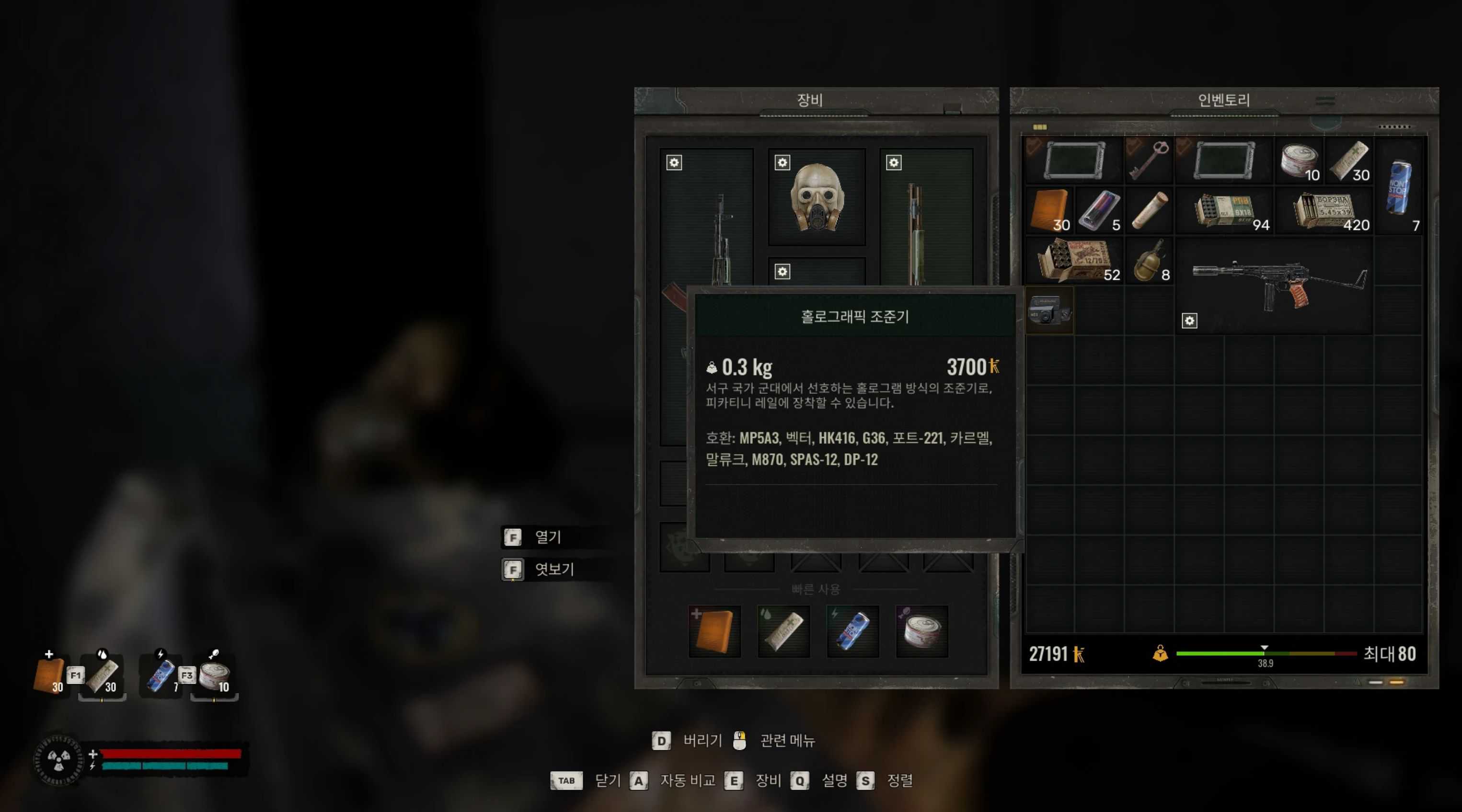Click the 9x18 ammo box of 94
1462x812 pixels.
pos(1224,210)
